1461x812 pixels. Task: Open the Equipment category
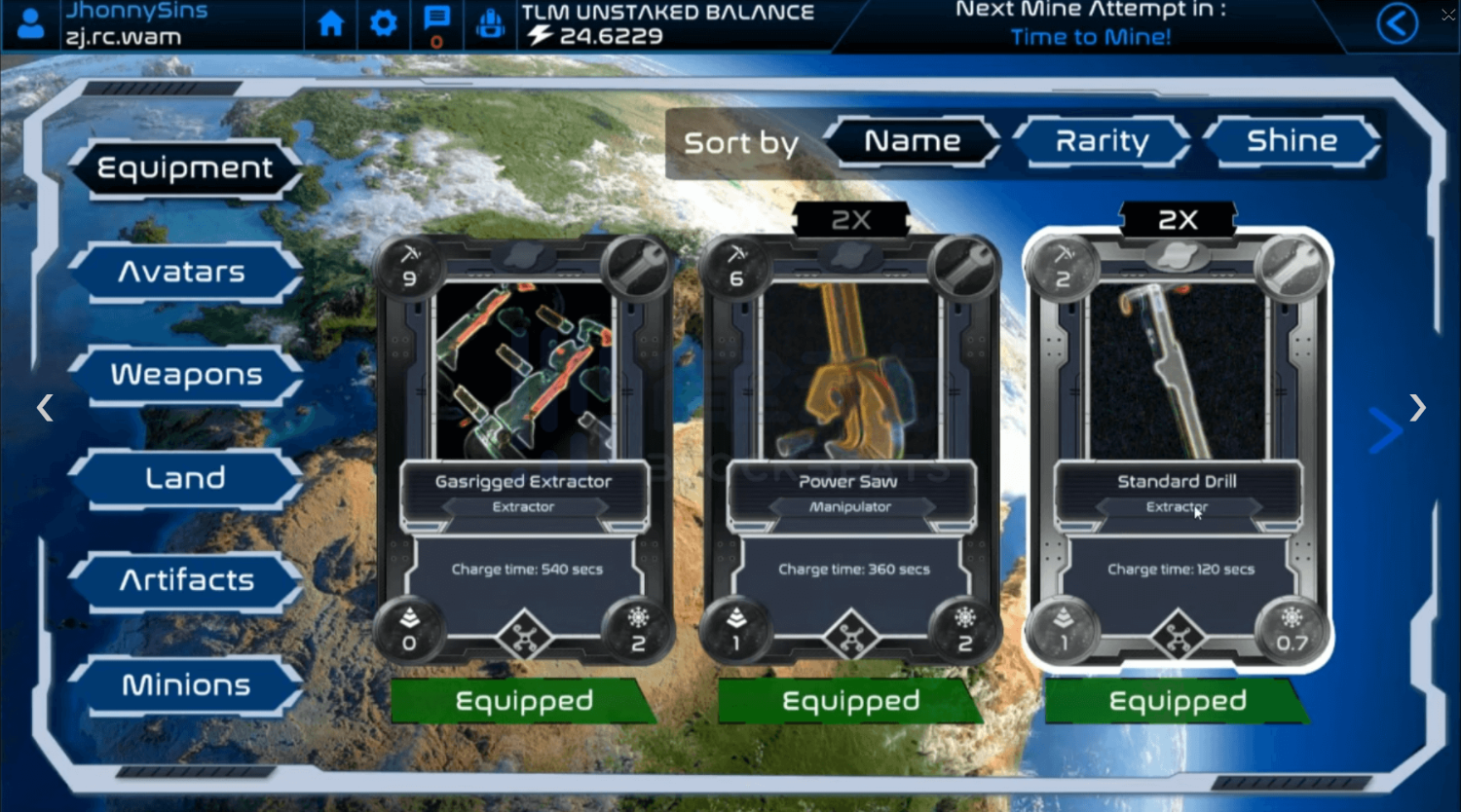(185, 168)
